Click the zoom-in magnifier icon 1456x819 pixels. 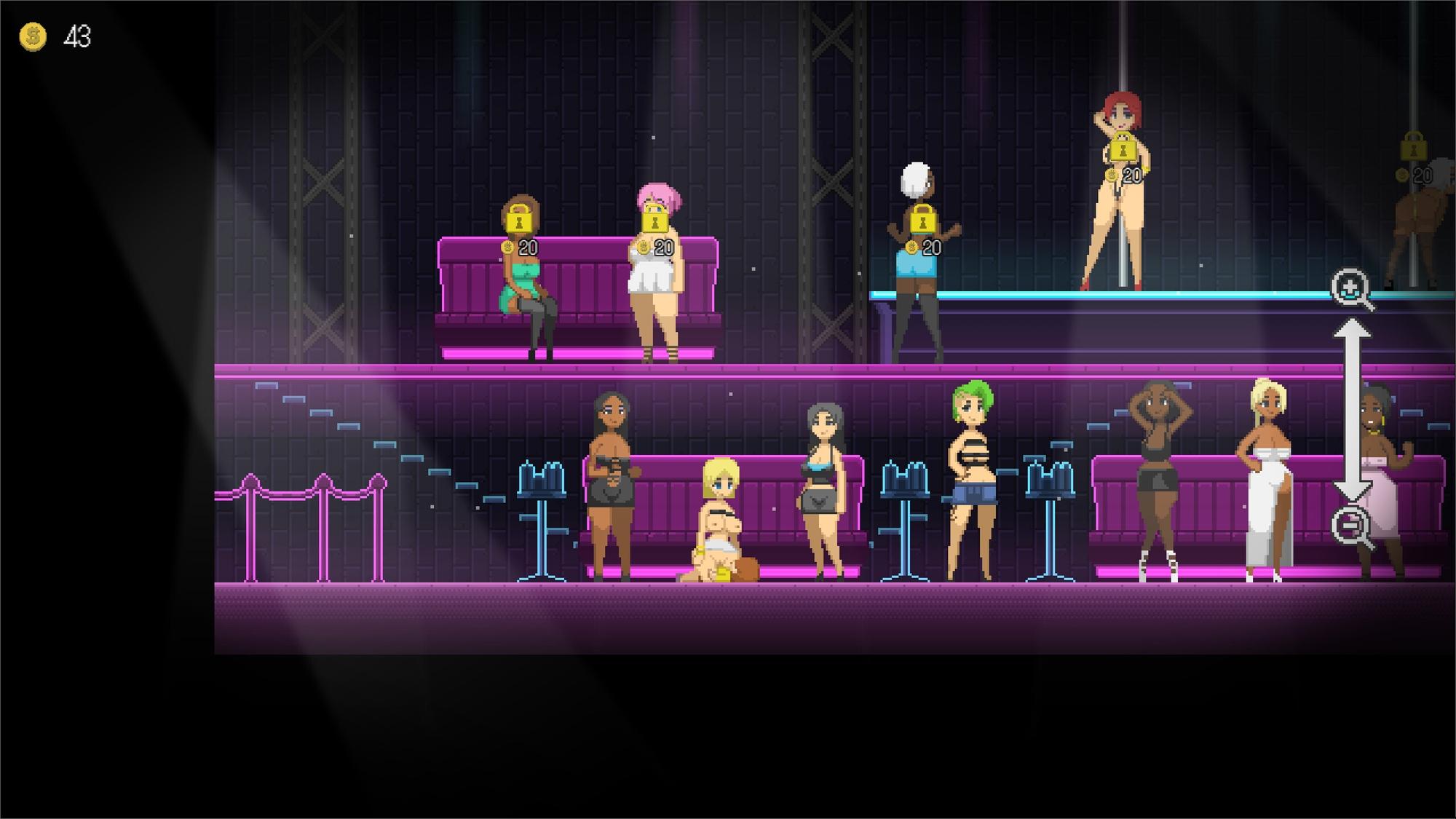1350,289
